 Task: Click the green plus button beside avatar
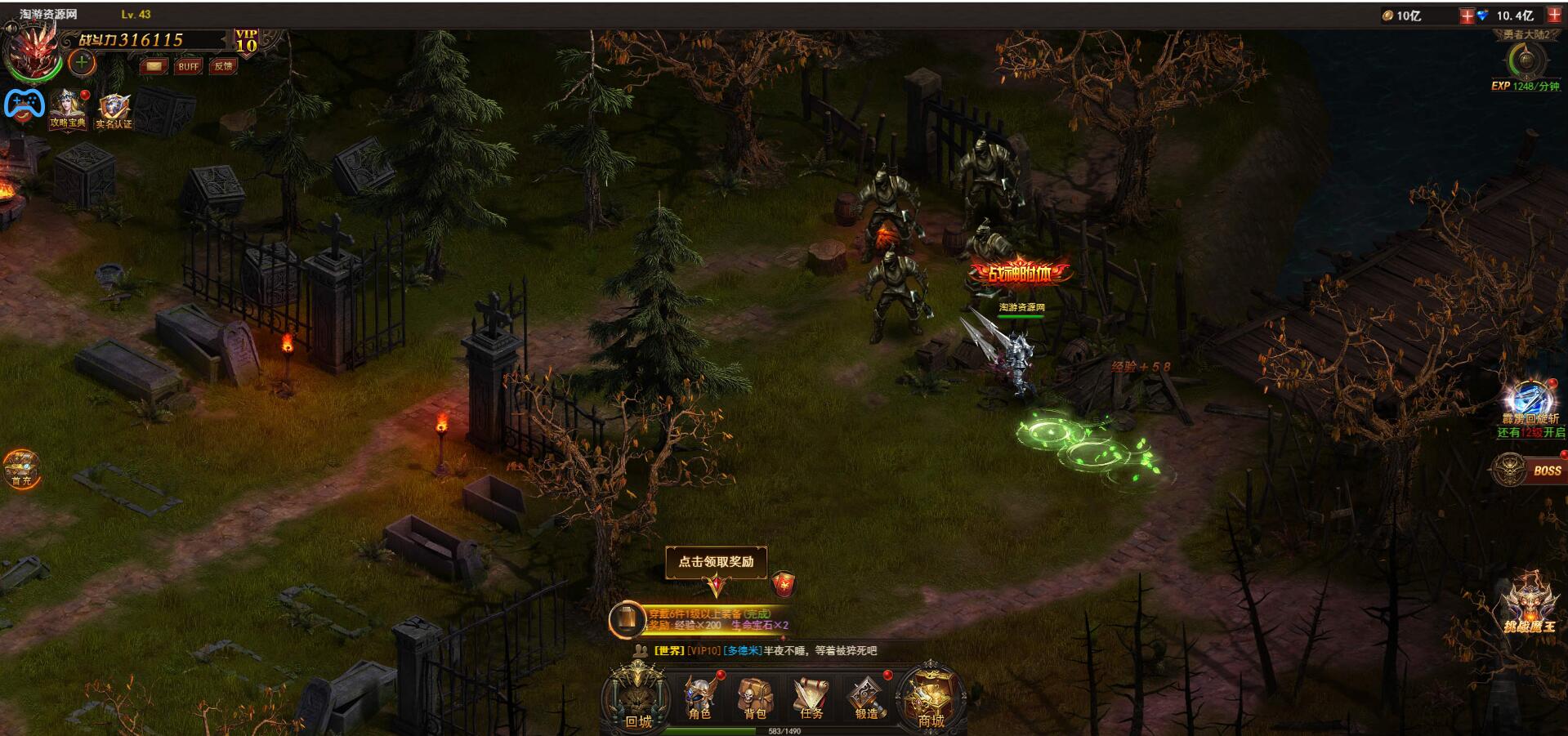coord(82,62)
